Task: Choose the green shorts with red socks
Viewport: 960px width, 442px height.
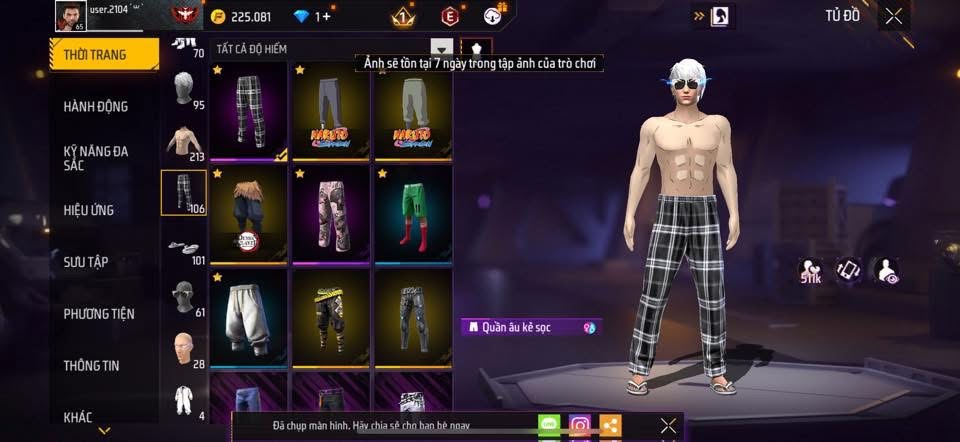Action: point(413,214)
